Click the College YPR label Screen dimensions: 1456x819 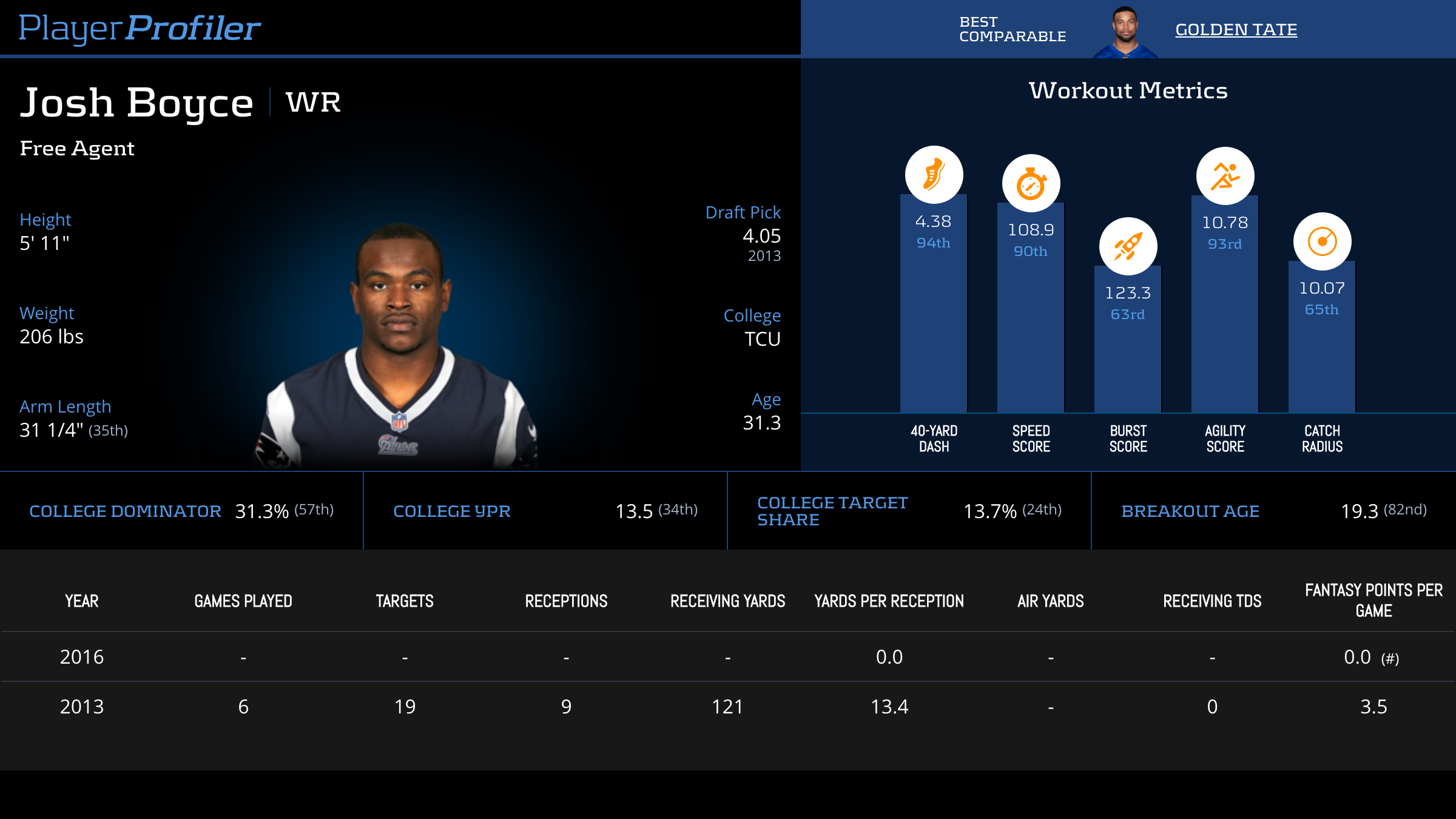tap(452, 511)
